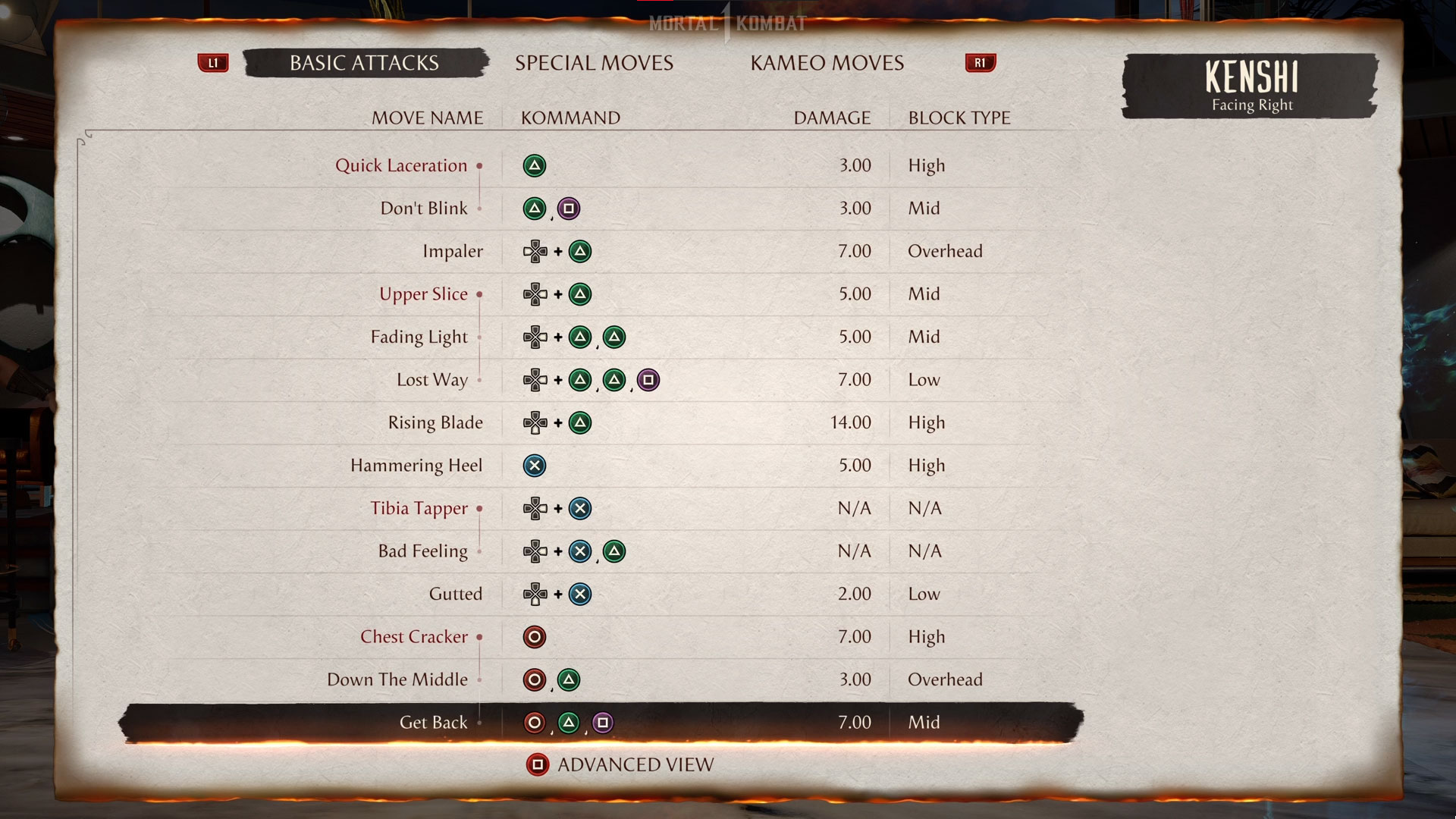Select the square button icon in Don't Blink kommand
This screenshot has width=1456, height=819.
click(569, 209)
